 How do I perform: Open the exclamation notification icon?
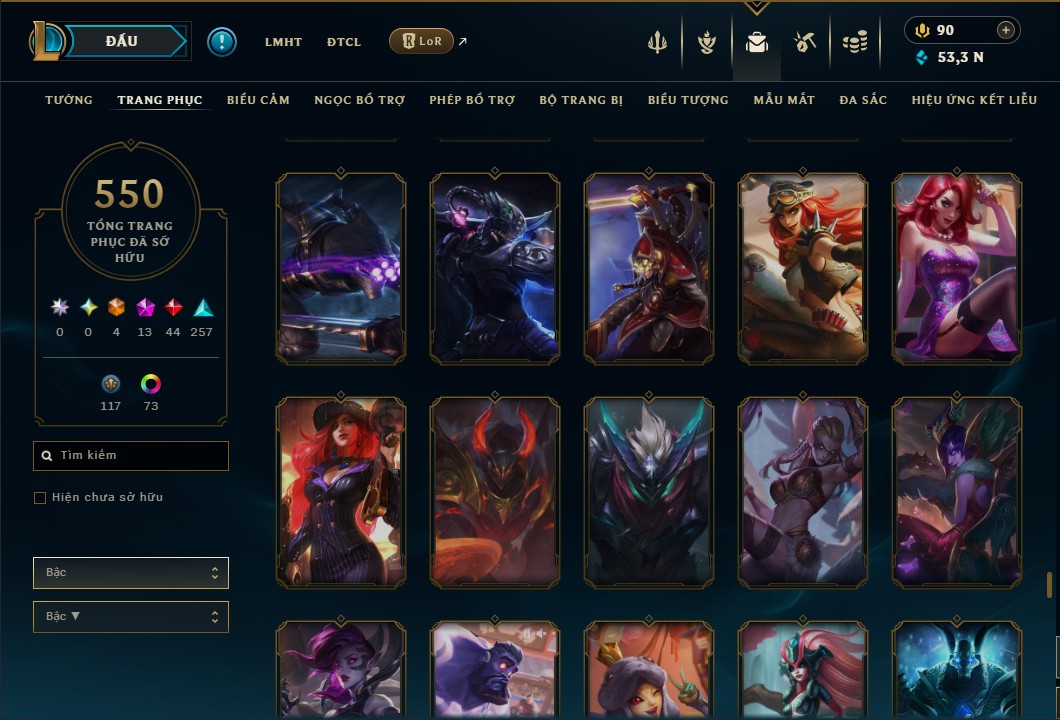221,41
